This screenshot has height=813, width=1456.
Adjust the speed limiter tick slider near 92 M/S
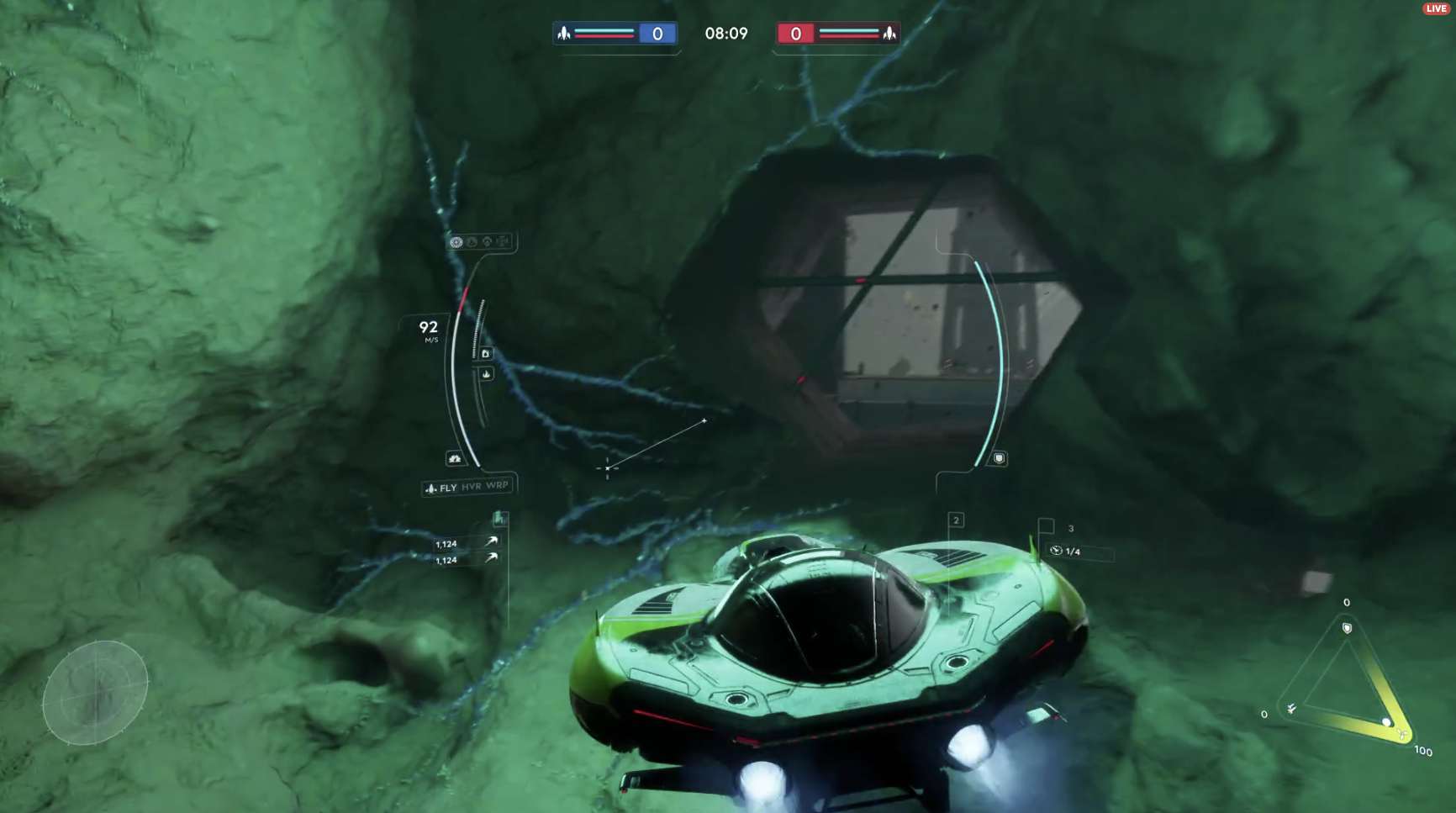tap(478, 327)
